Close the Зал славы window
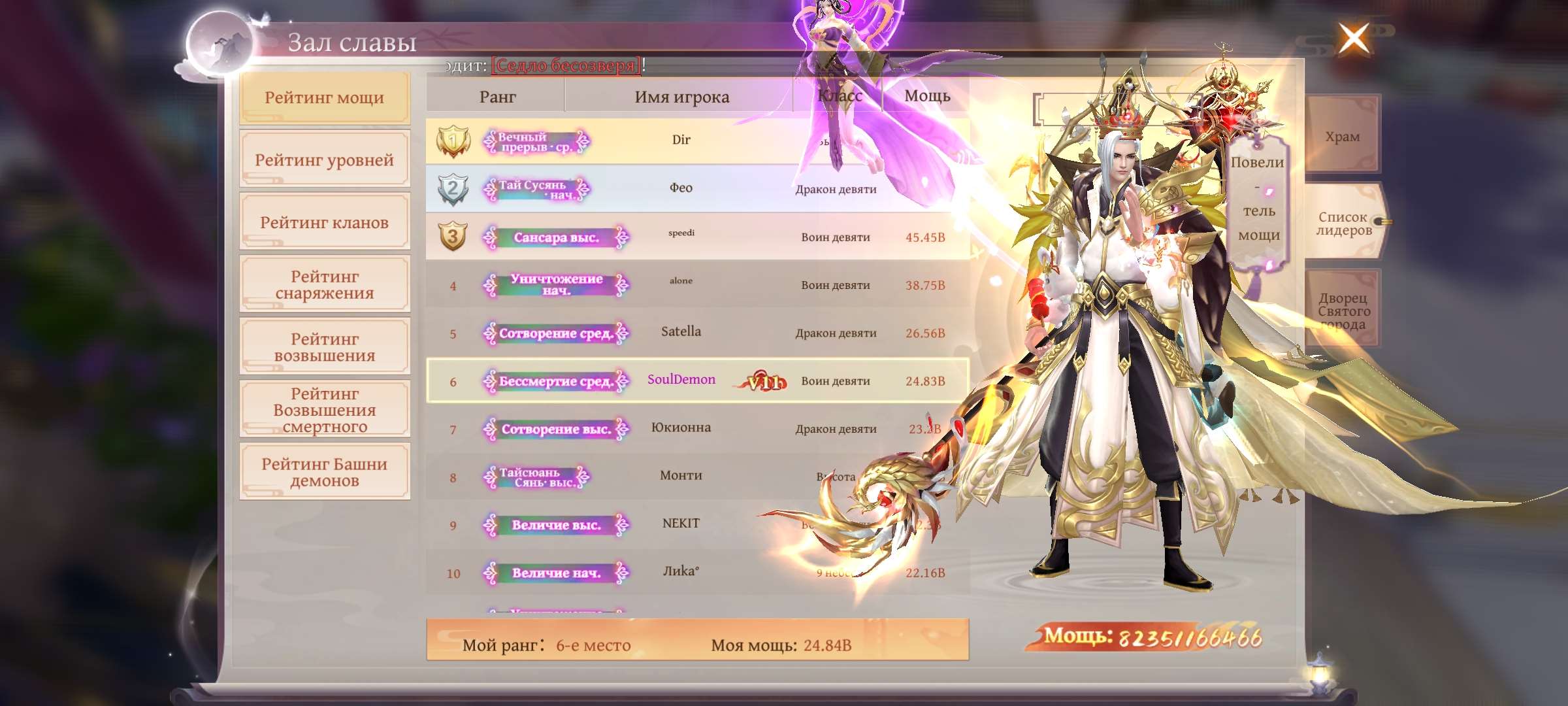The image size is (1568, 706). 1353,39
